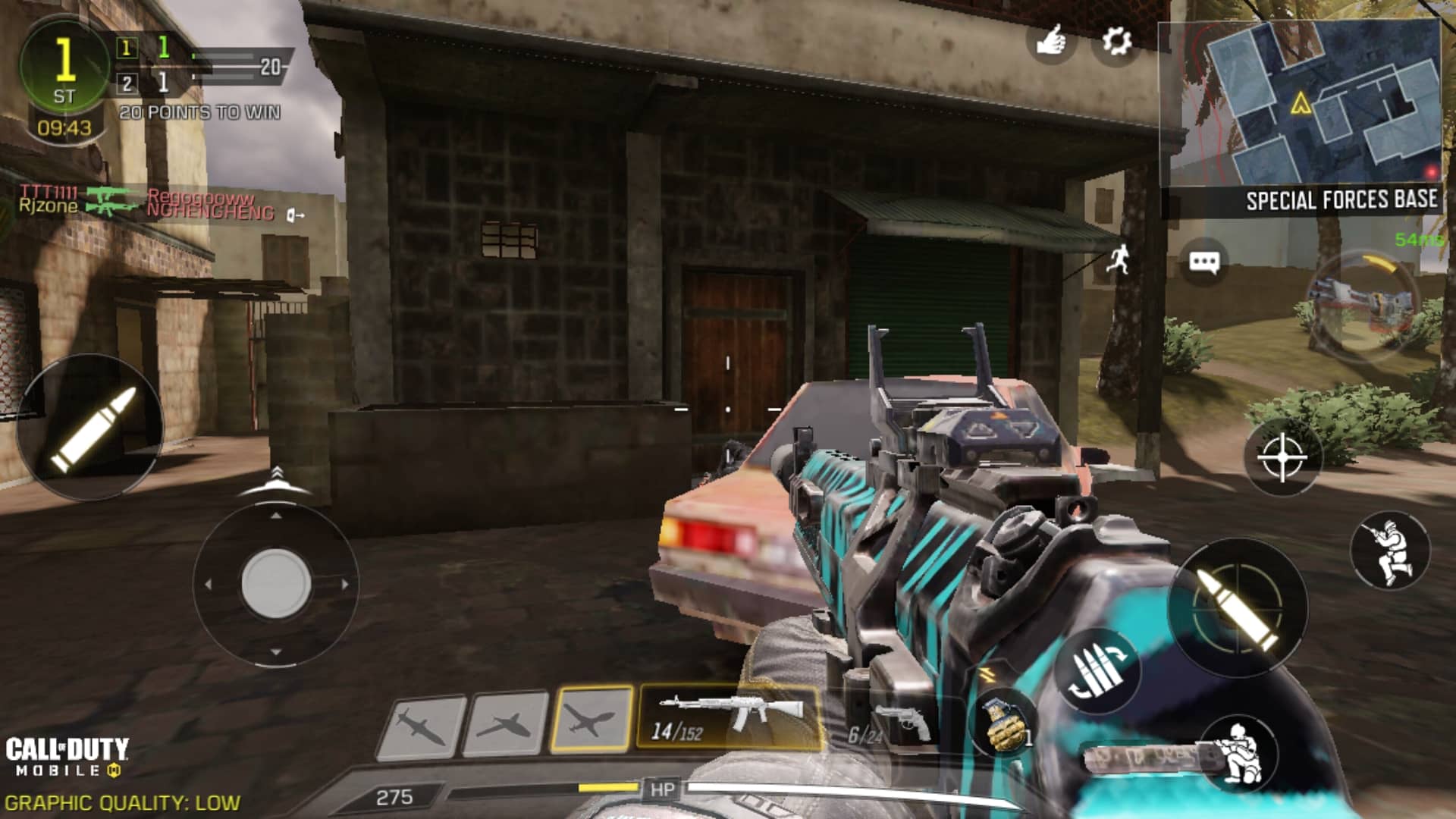
Task: Select the gold-highlighted drone scorestreak slot
Action: [591, 719]
